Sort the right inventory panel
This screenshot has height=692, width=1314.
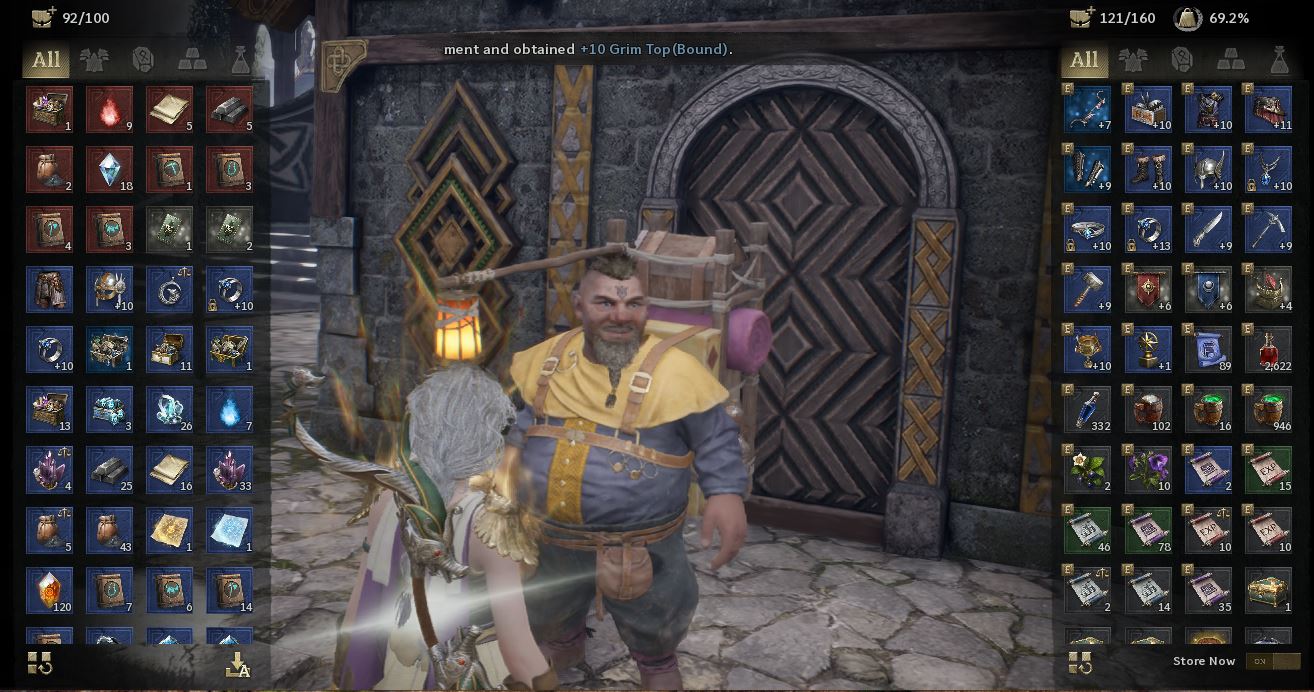pos(1080,662)
